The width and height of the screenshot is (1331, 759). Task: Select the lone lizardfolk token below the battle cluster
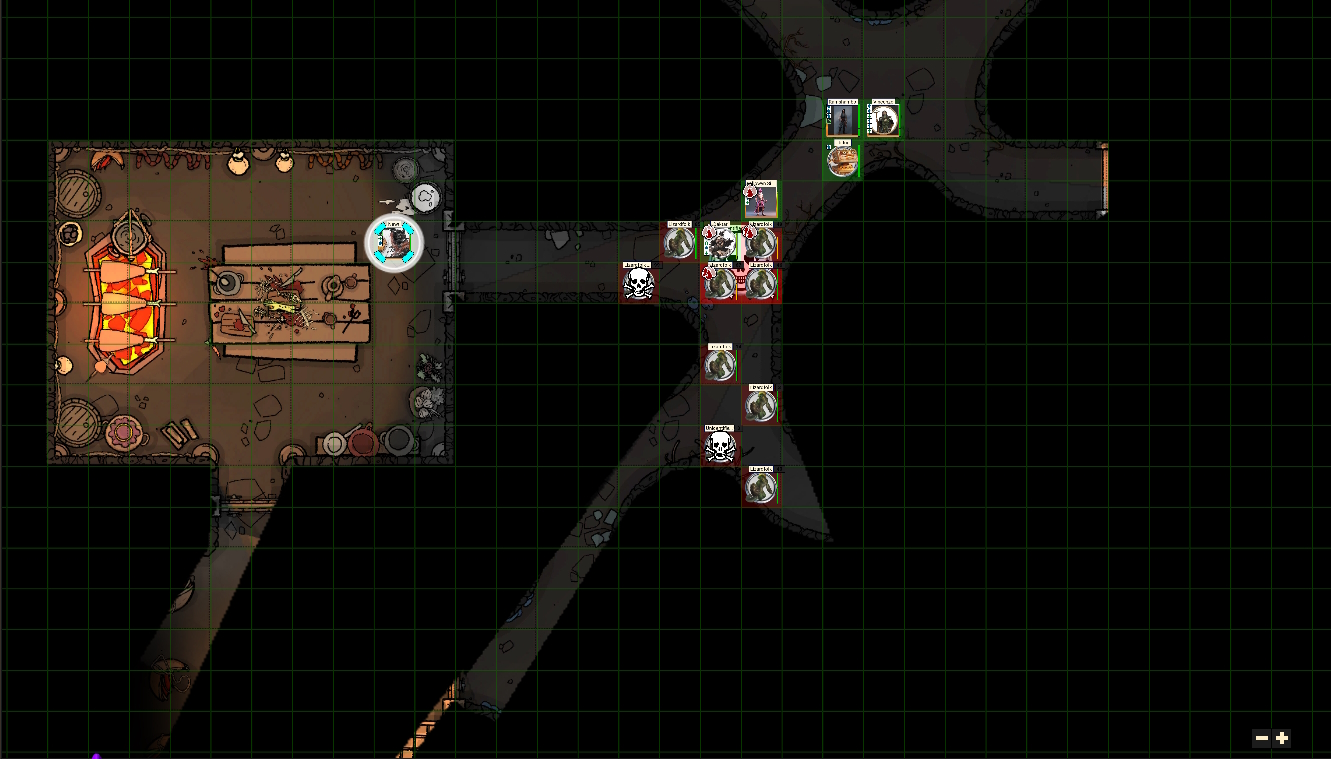tap(720, 363)
